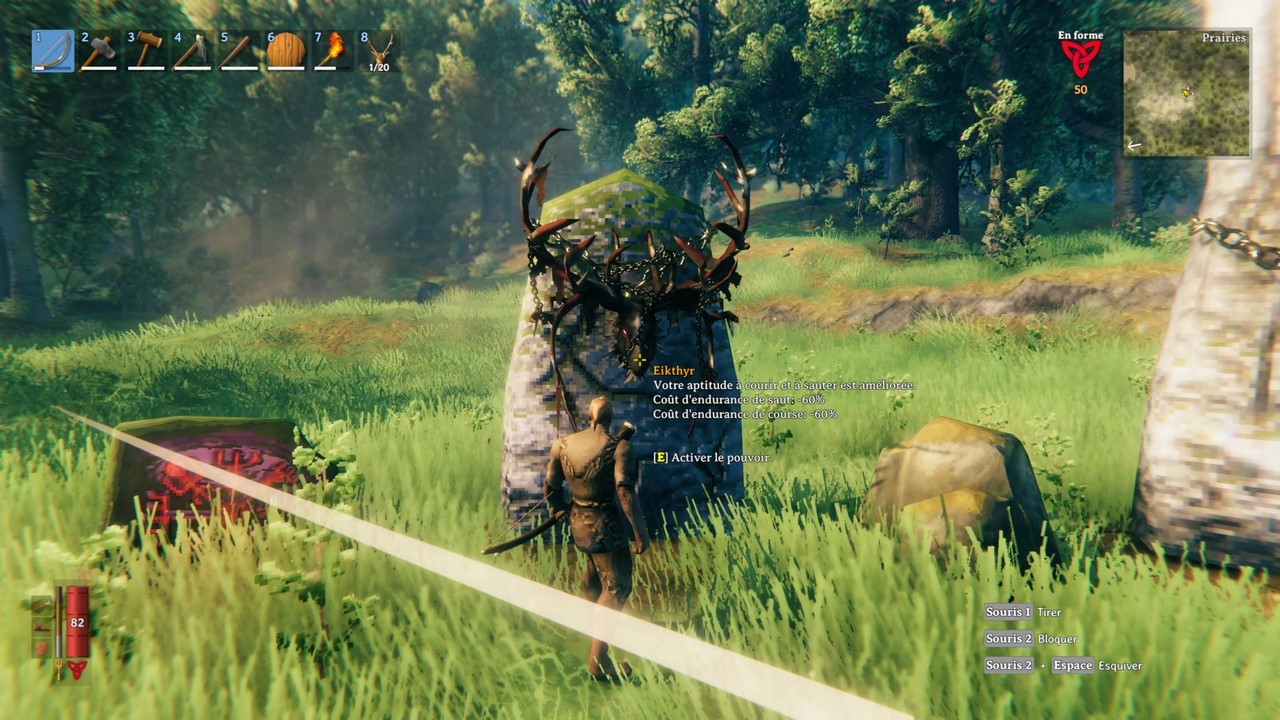
Task: Click the mushroom food icon
Action: [41, 626]
